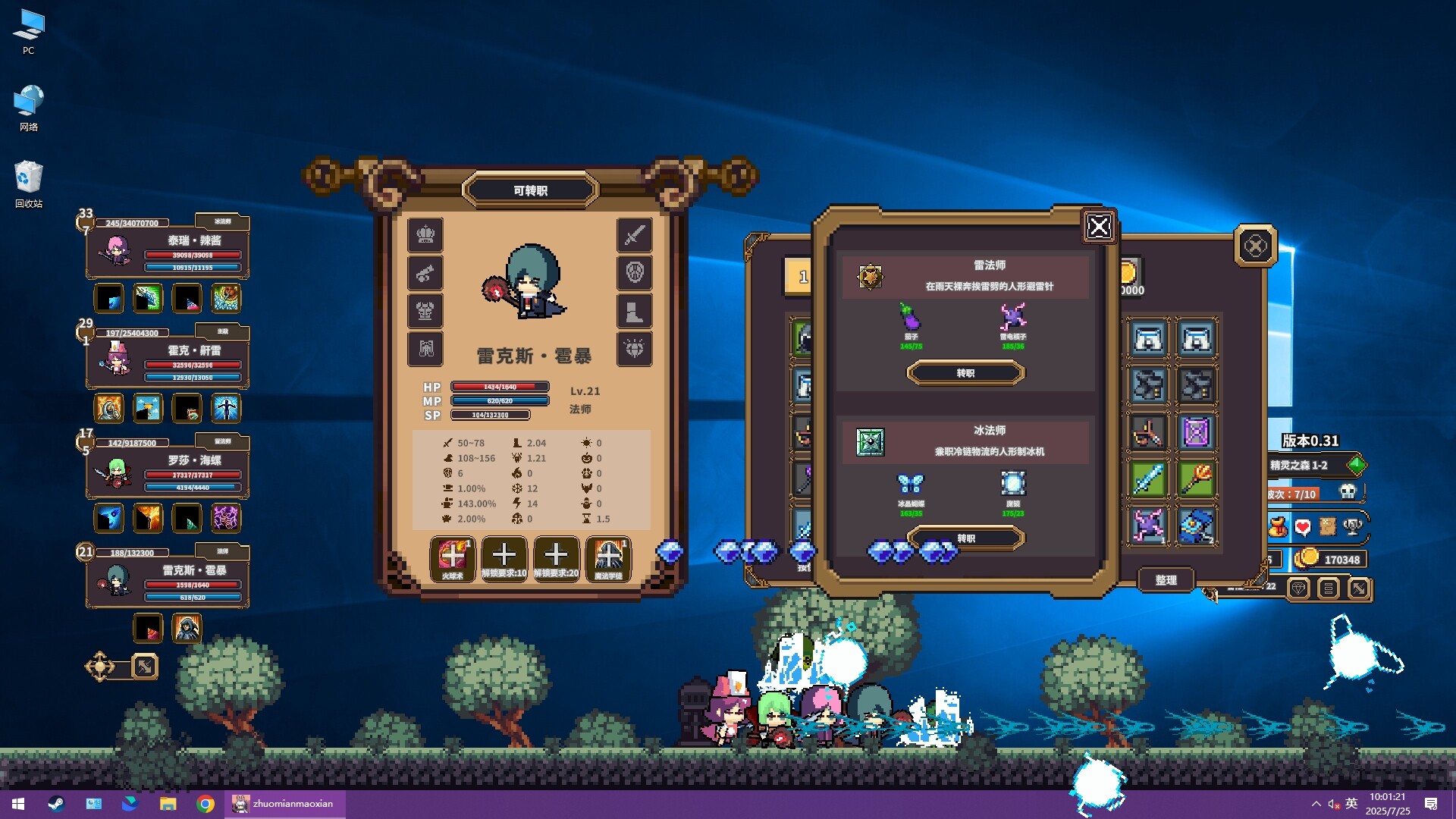Open the glowing gem accessory slot
This screenshot has height=819, width=1456.
635,349
